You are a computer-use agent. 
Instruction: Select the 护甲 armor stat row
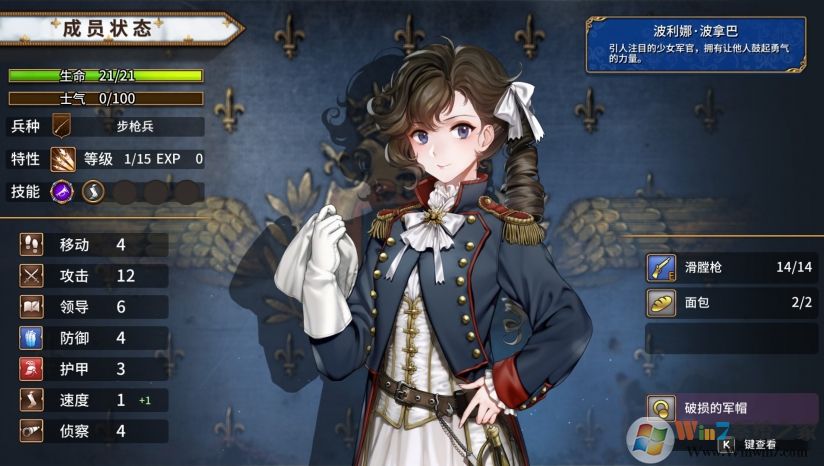coord(92,369)
